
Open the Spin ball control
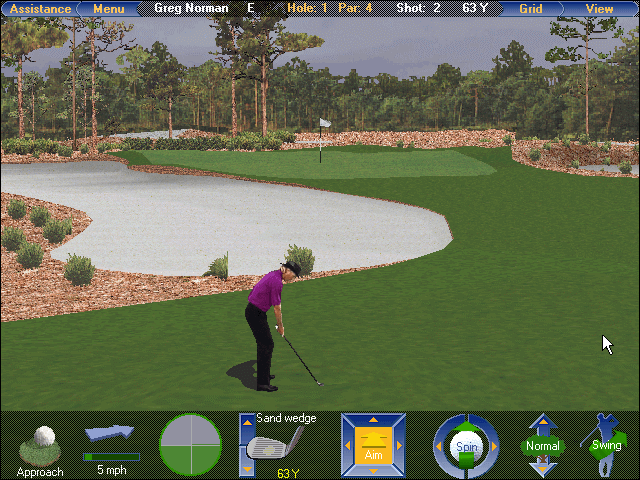pyautogui.click(x=465, y=446)
